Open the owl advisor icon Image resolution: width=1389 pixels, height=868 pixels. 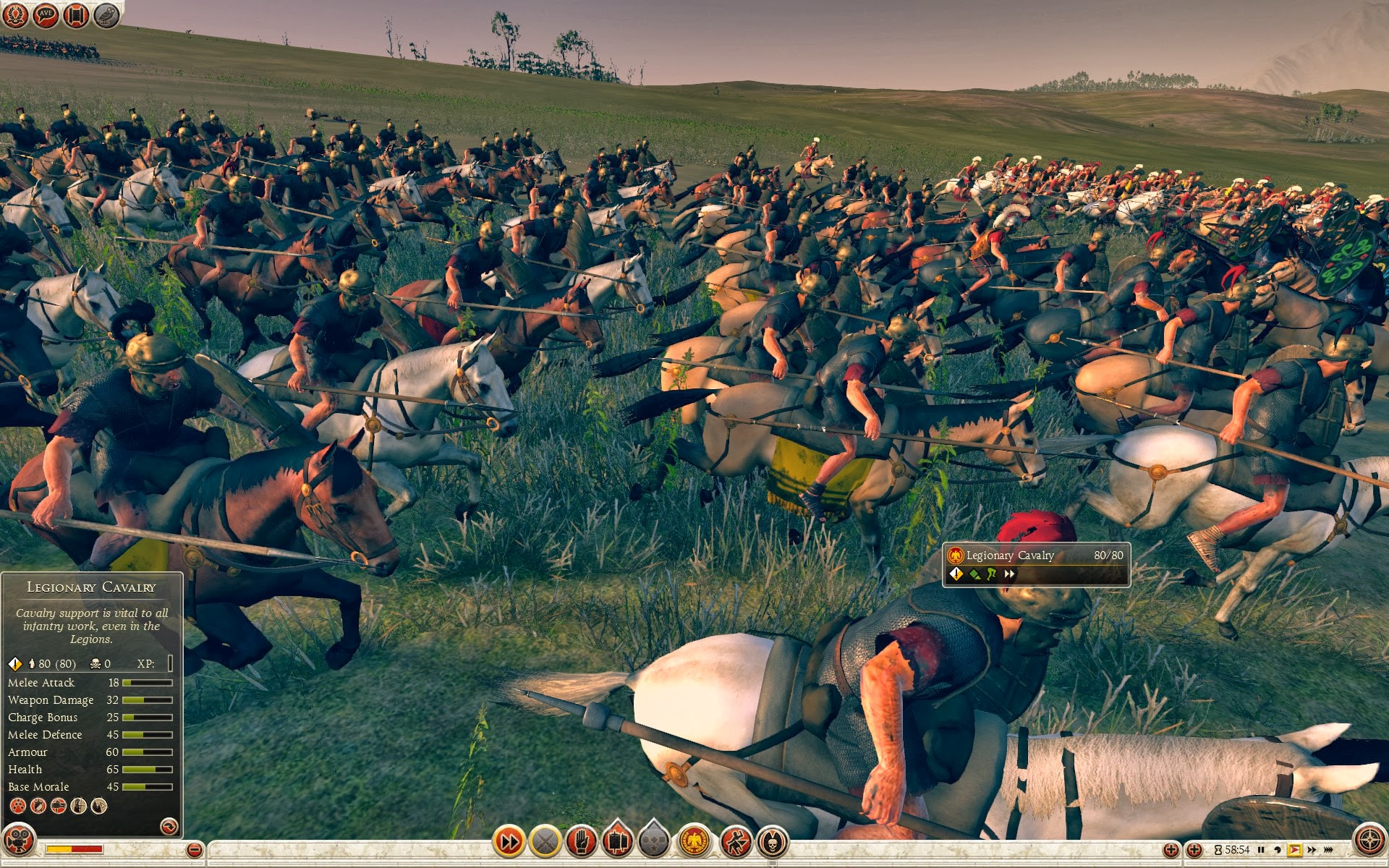pyautogui.click(x=106, y=14)
